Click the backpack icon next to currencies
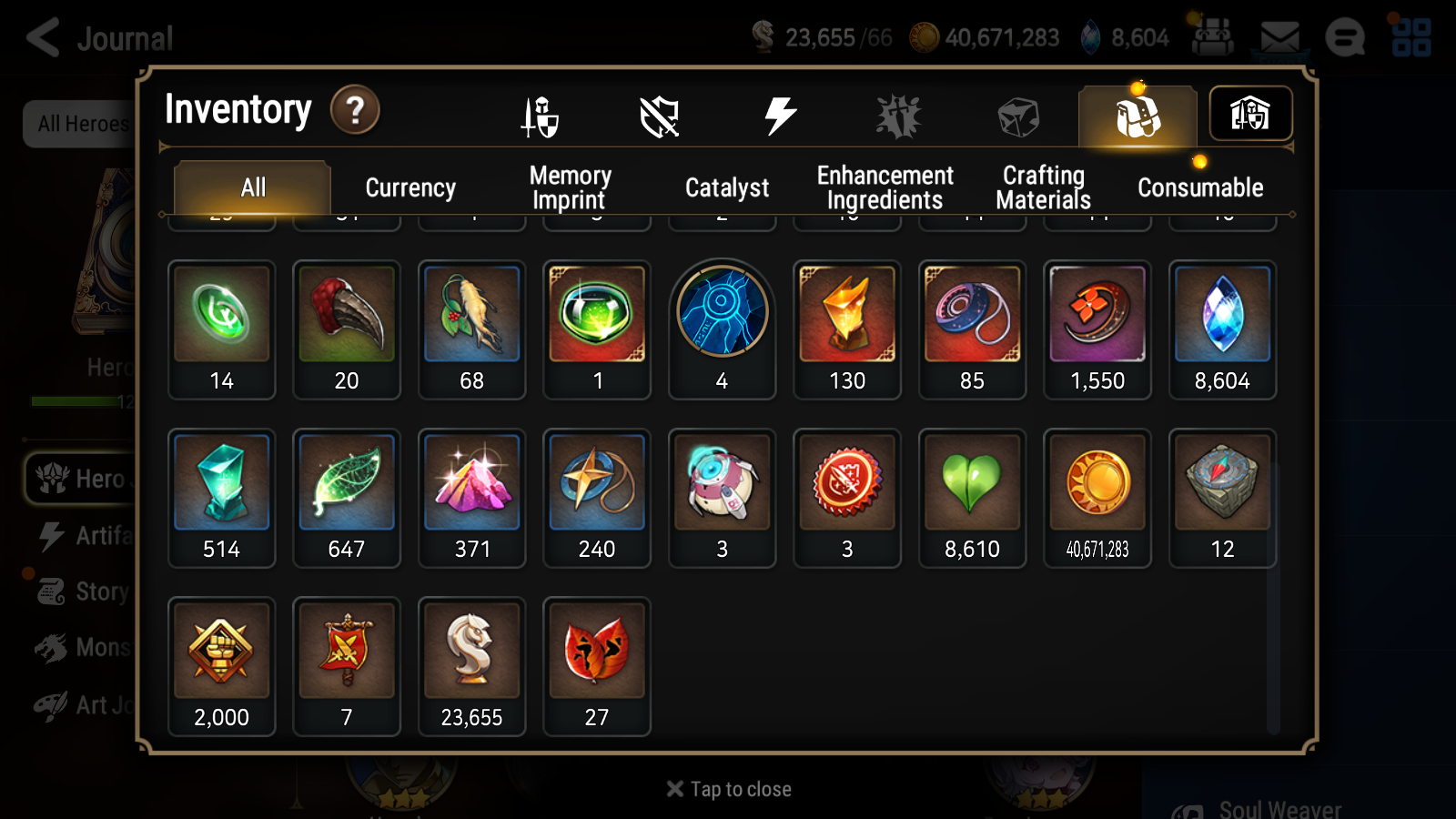This screenshot has width=1456, height=819. point(1213,37)
